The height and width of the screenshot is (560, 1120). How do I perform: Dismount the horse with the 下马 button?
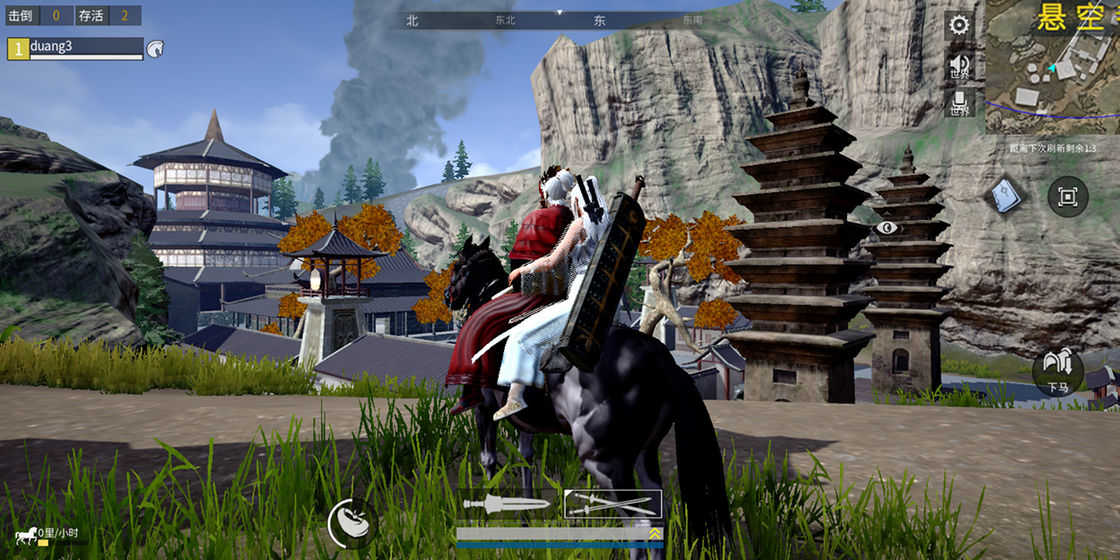1057,371
